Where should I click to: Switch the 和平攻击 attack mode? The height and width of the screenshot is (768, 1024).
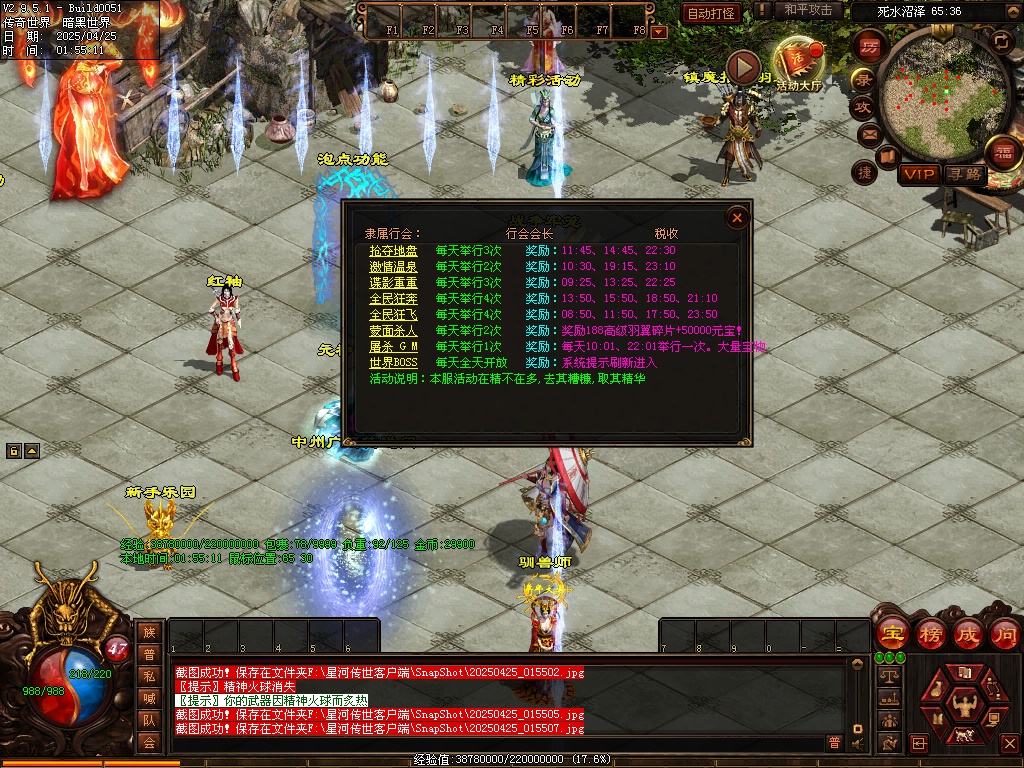pos(808,10)
